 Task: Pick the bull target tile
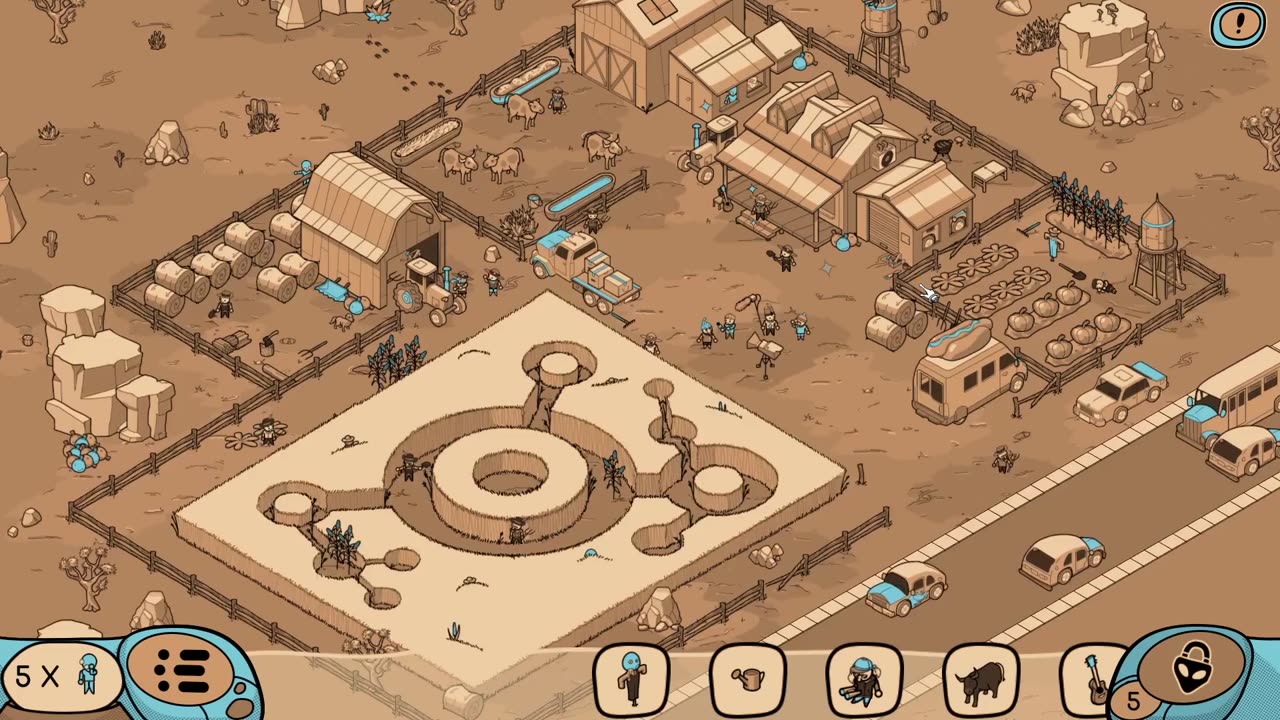coord(981,679)
